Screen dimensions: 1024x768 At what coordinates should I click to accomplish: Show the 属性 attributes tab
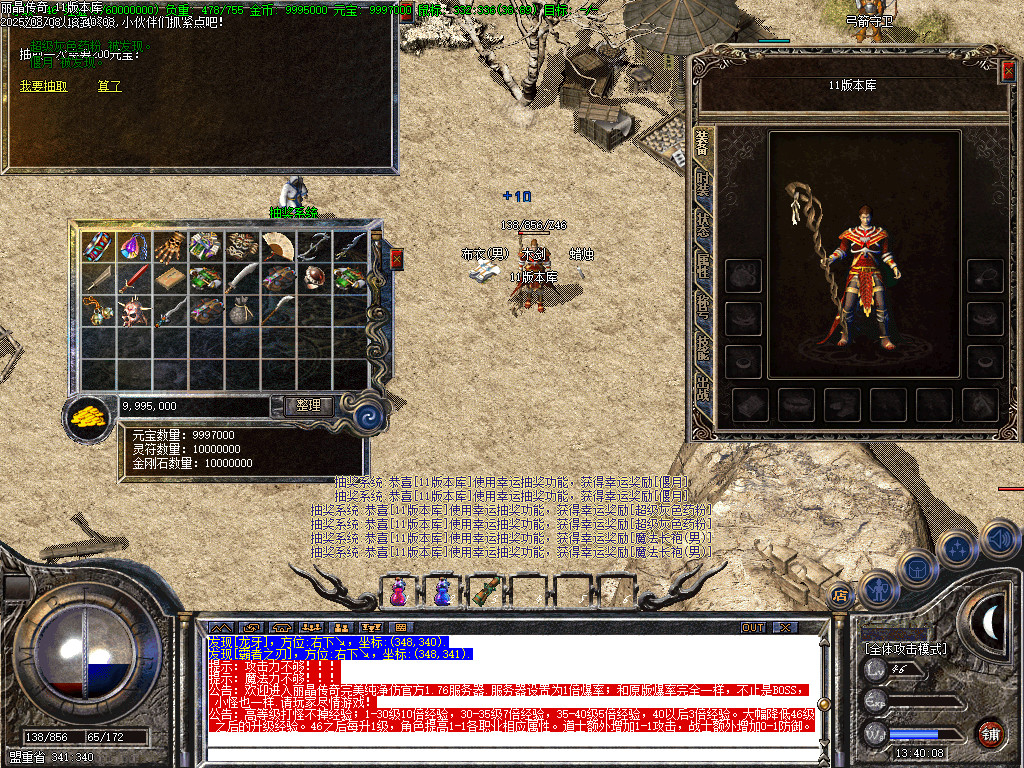tap(703, 265)
